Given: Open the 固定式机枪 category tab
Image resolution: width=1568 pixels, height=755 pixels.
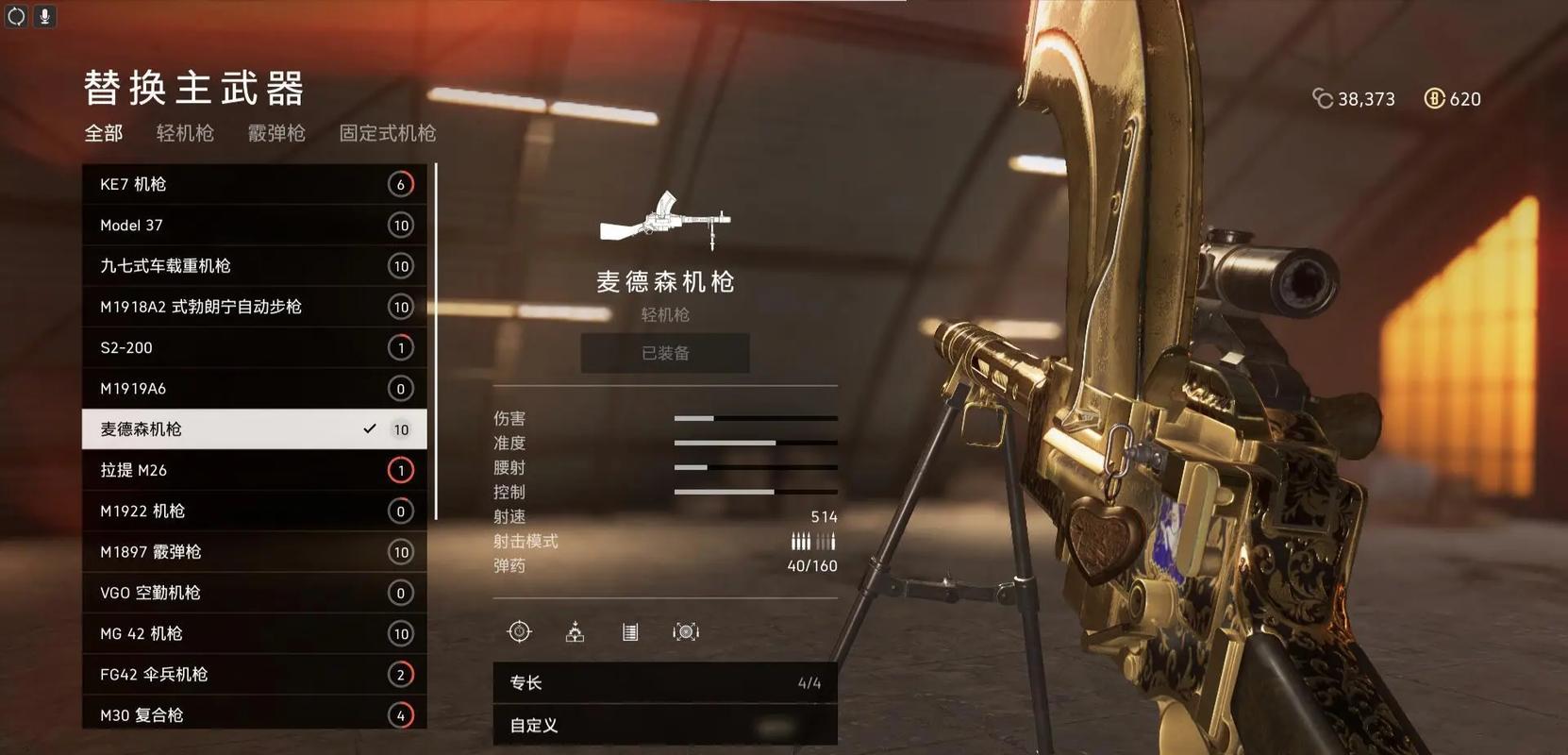Looking at the screenshot, I should pyautogui.click(x=387, y=133).
